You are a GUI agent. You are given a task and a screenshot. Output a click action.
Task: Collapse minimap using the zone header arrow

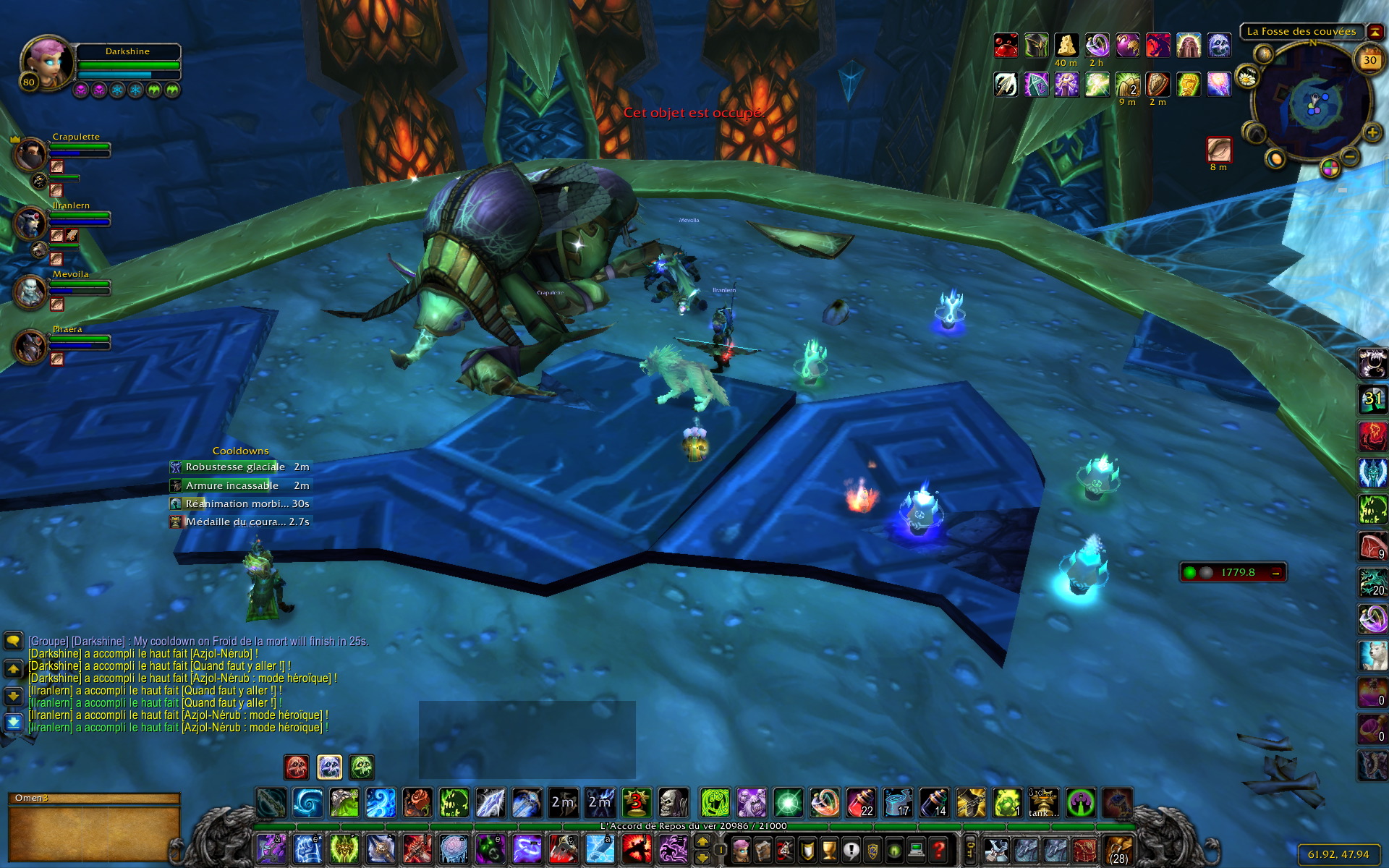click(x=1375, y=32)
